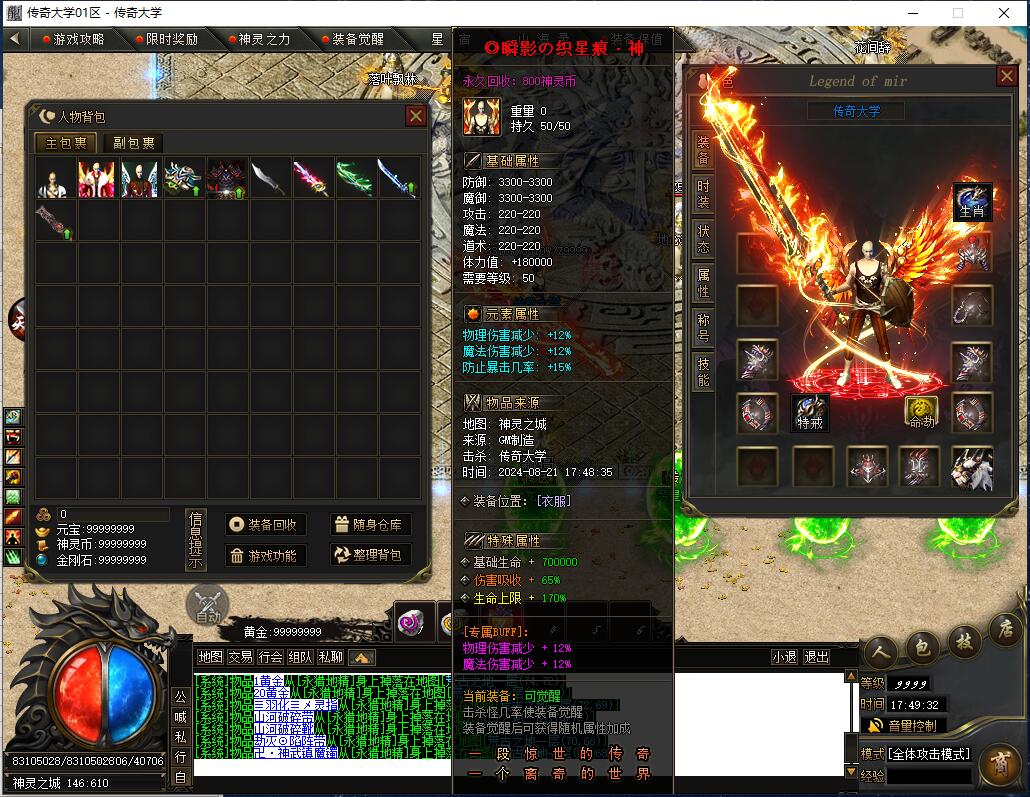Switch to the 副包裹 bag tab
Viewport: 1030px width, 797px height.
click(133, 143)
